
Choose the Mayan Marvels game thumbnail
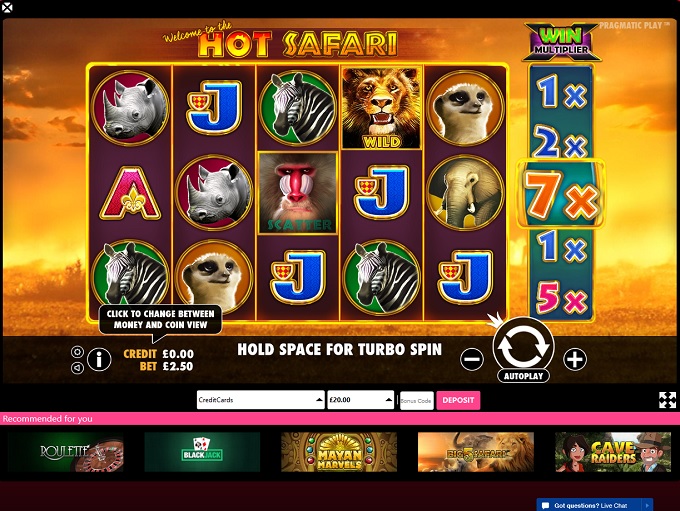(339, 452)
